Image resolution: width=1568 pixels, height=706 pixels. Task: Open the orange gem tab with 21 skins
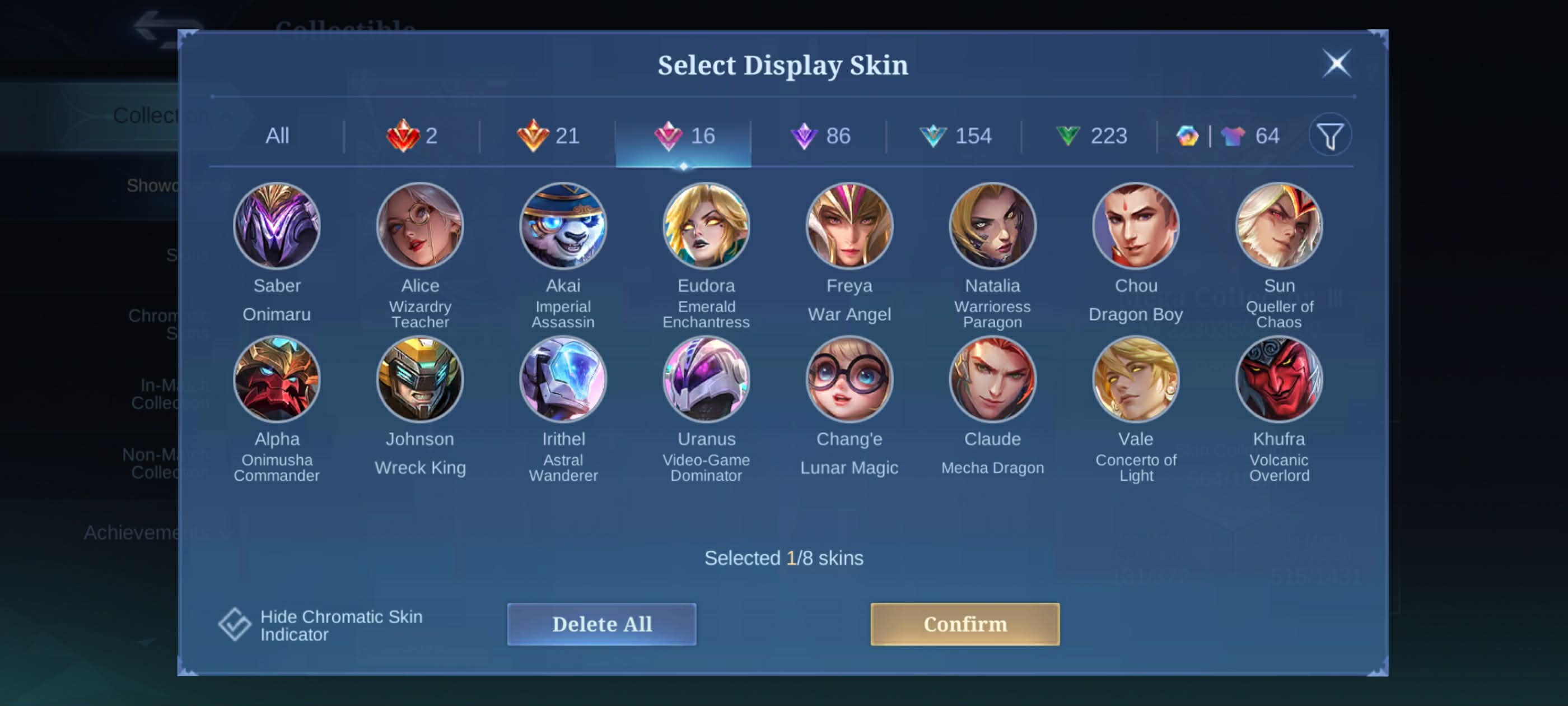point(548,136)
